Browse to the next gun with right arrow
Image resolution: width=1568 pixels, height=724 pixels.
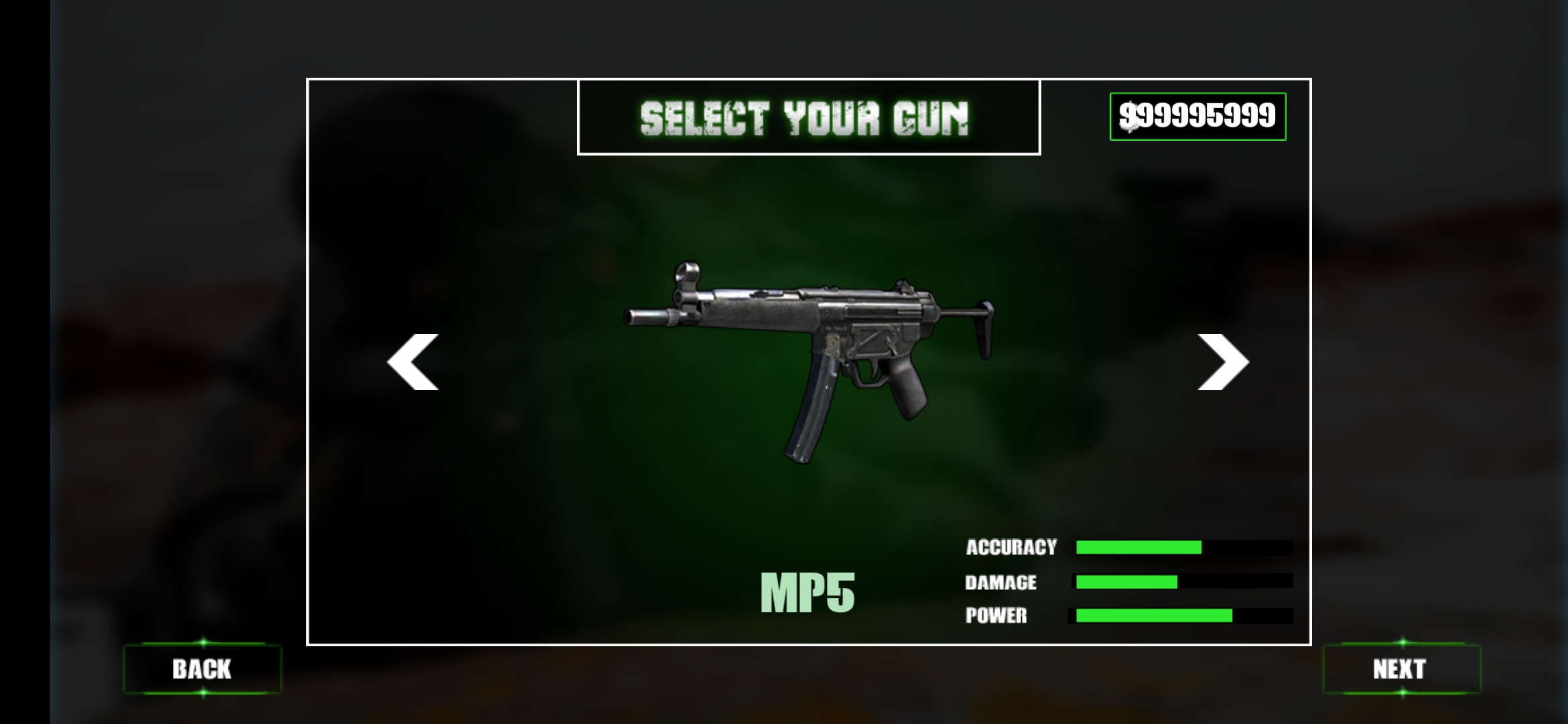click(x=1223, y=362)
